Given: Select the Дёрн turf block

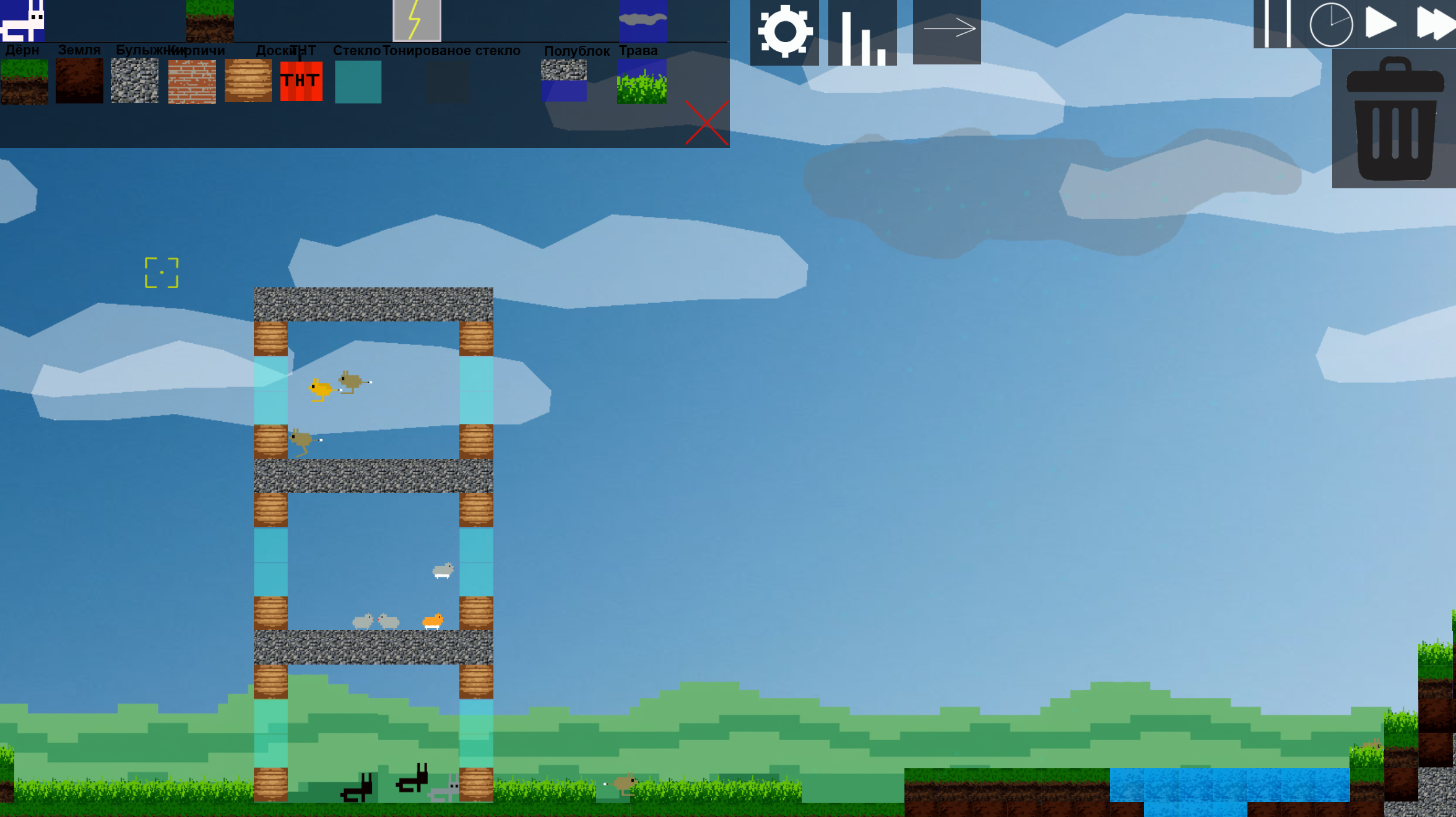Looking at the screenshot, I should click(x=24, y=81).
